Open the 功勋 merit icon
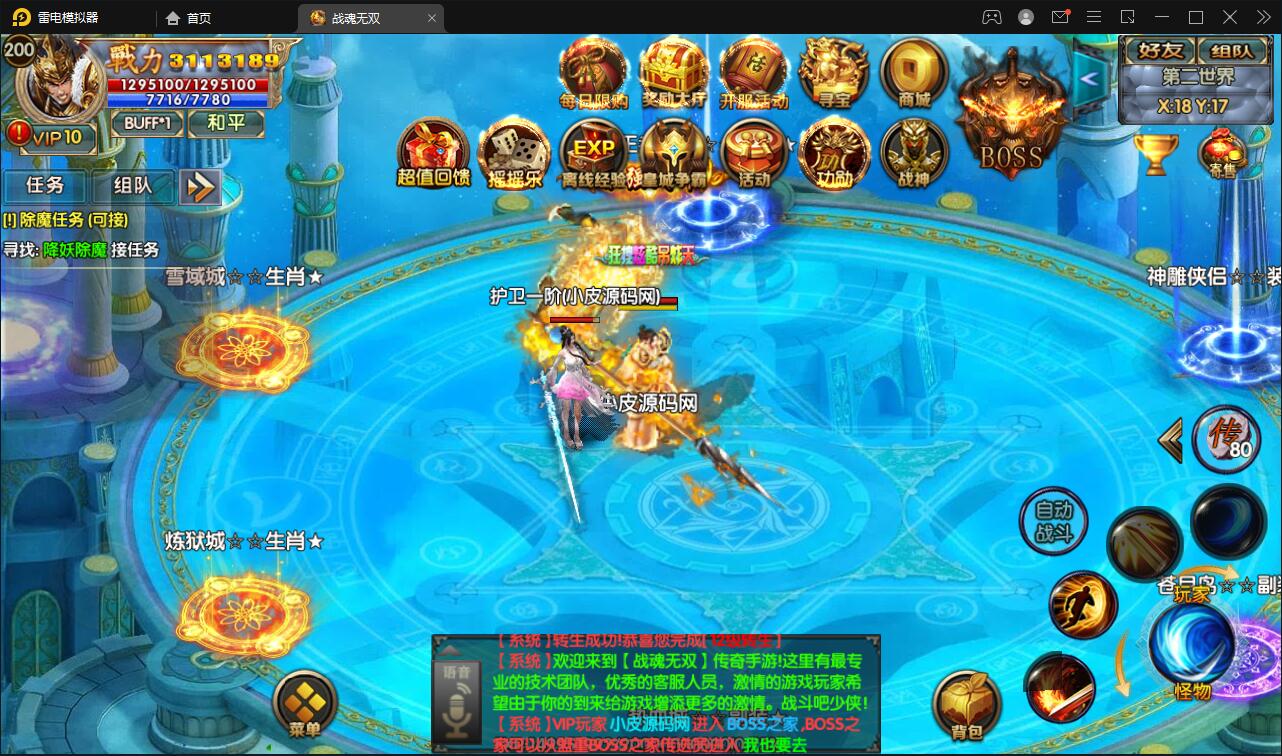Screen dimensions: 1282x756 click(x=834, y=153)
